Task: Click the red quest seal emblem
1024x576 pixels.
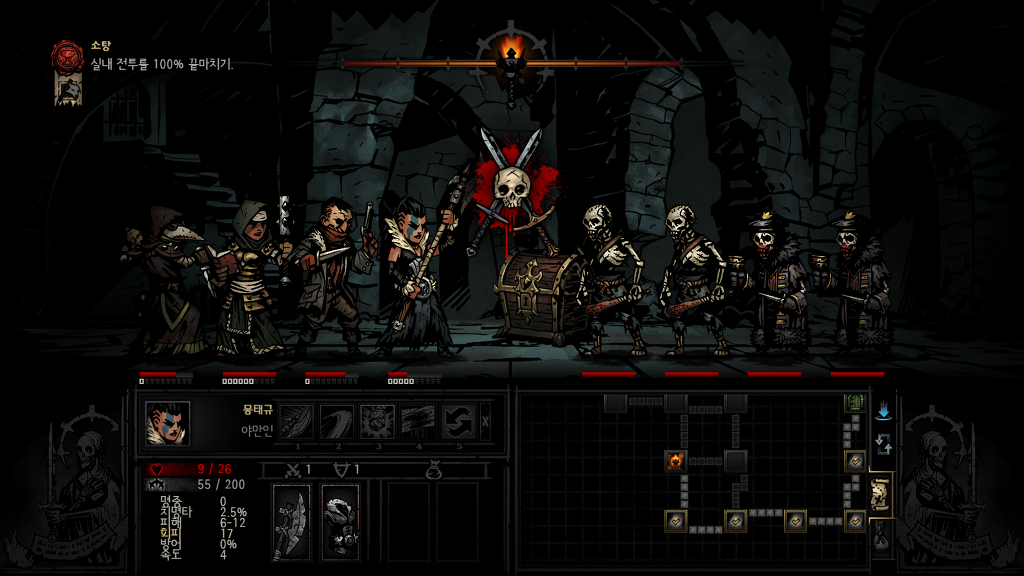Action: pos(68,54)
